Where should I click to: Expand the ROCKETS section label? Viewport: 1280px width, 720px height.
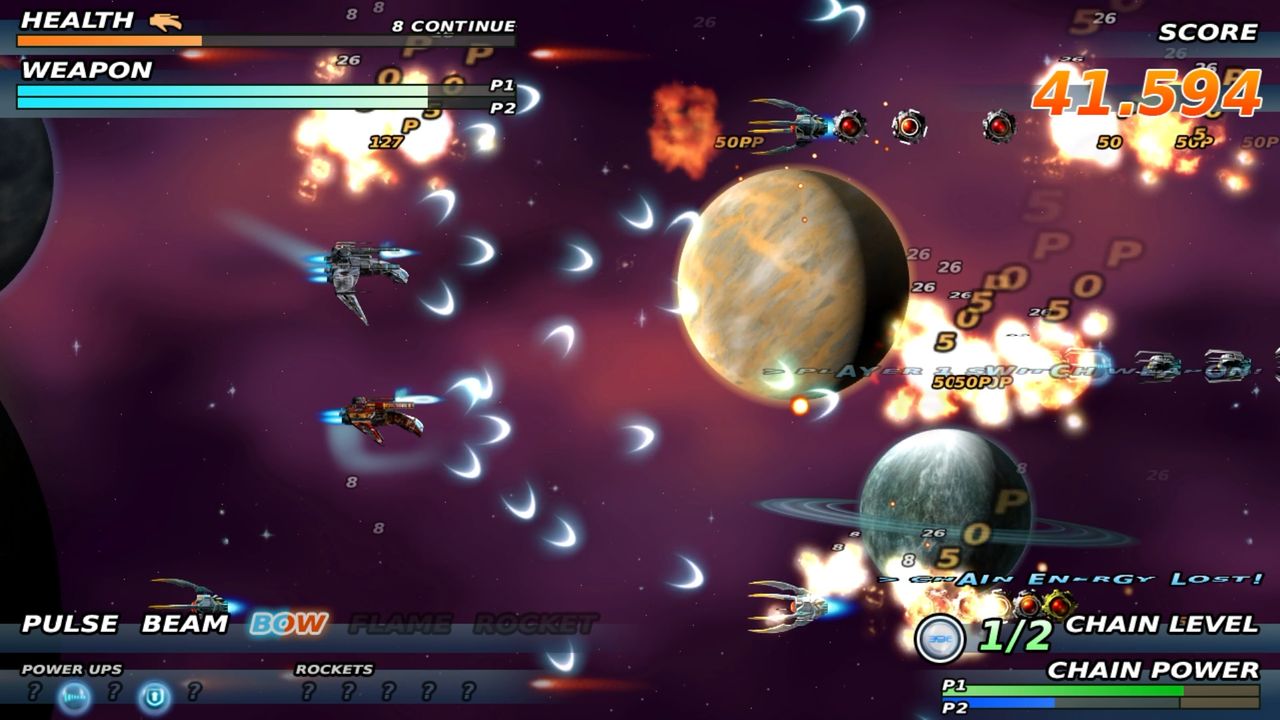click(331, 666)
